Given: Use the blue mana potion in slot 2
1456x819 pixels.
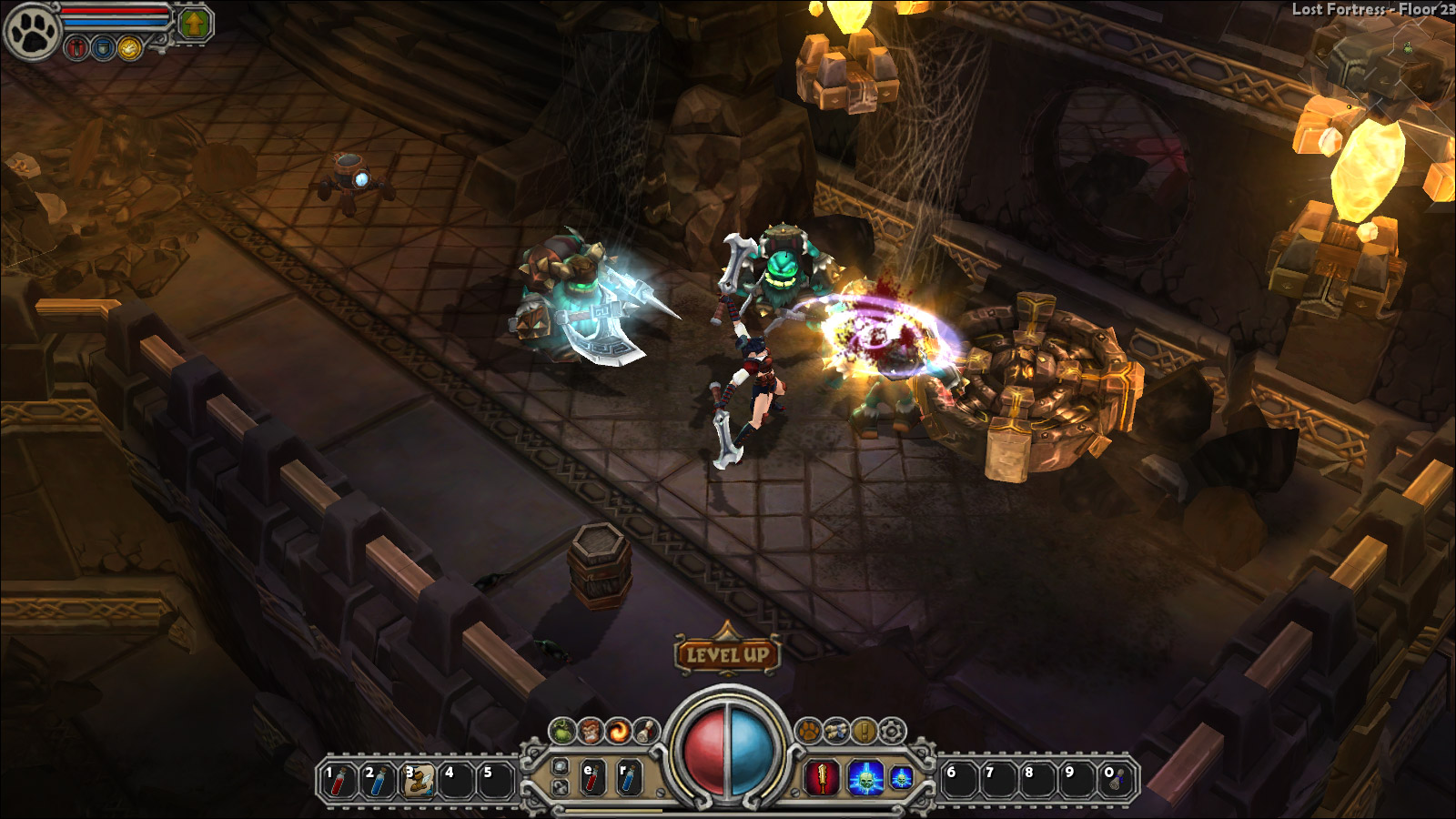Looking at the screenshot, I should tap(379, 780).
